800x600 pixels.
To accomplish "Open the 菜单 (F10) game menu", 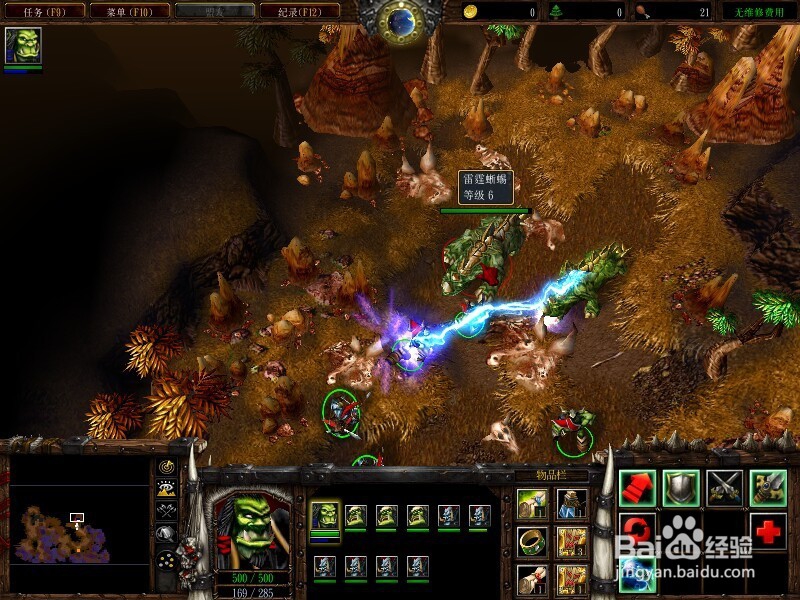I will tap(129, 11).
